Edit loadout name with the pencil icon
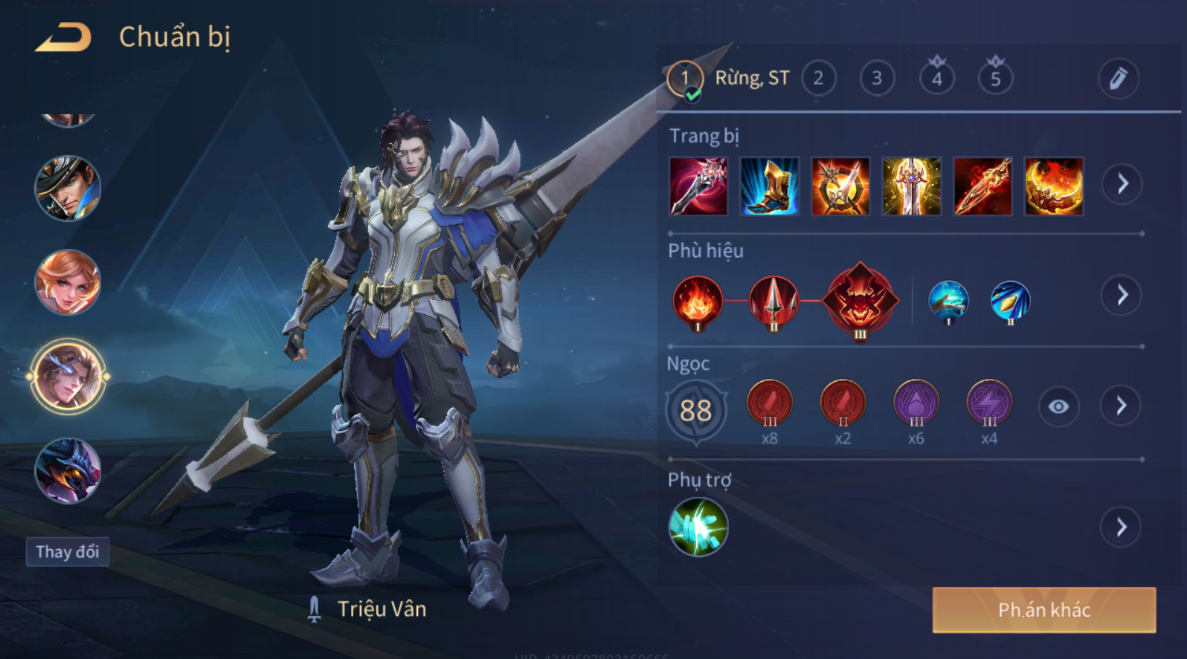 (x=1117, y=78)
